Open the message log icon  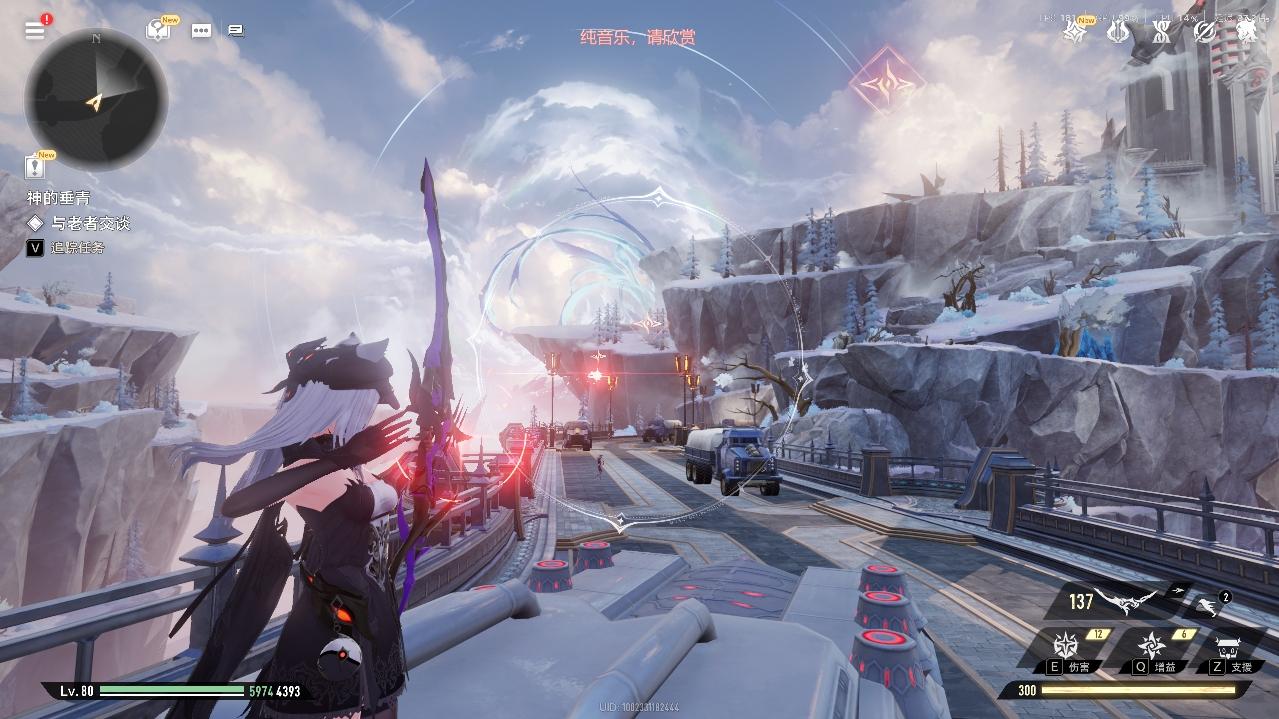click(x=235, y=30)
